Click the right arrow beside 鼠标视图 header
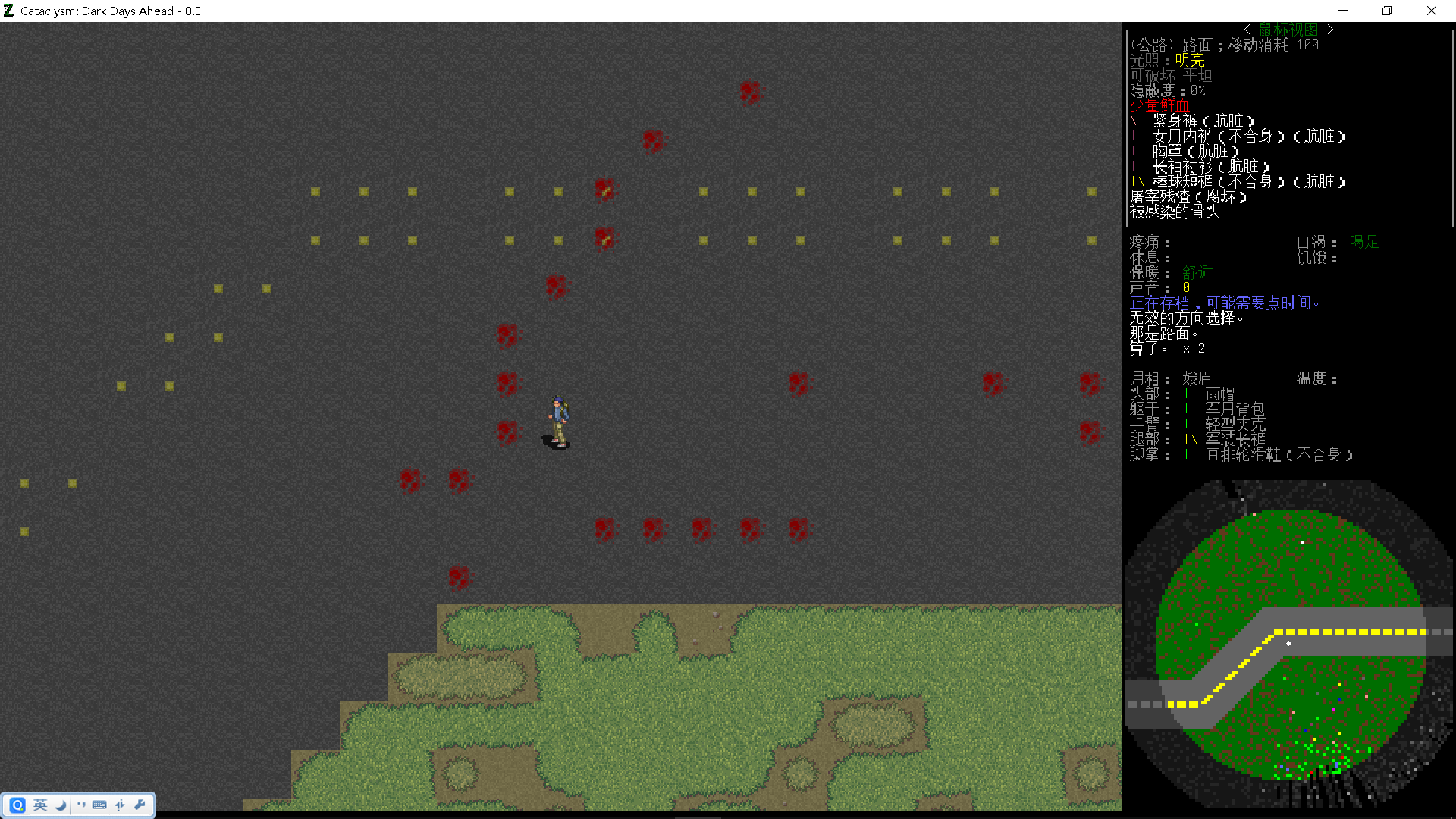 click(1331, 29)
